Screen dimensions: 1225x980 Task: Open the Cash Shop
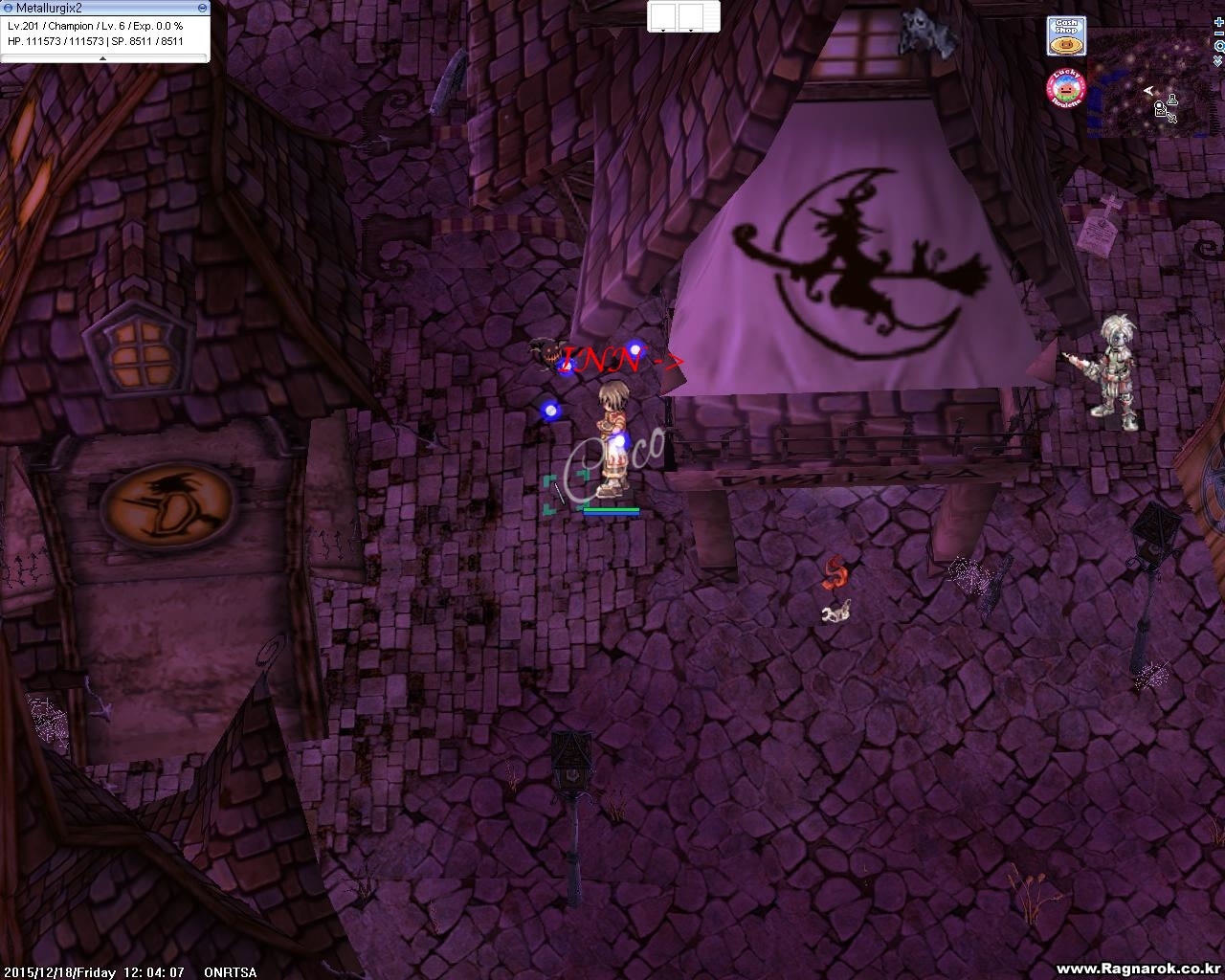coord(1065,36)
